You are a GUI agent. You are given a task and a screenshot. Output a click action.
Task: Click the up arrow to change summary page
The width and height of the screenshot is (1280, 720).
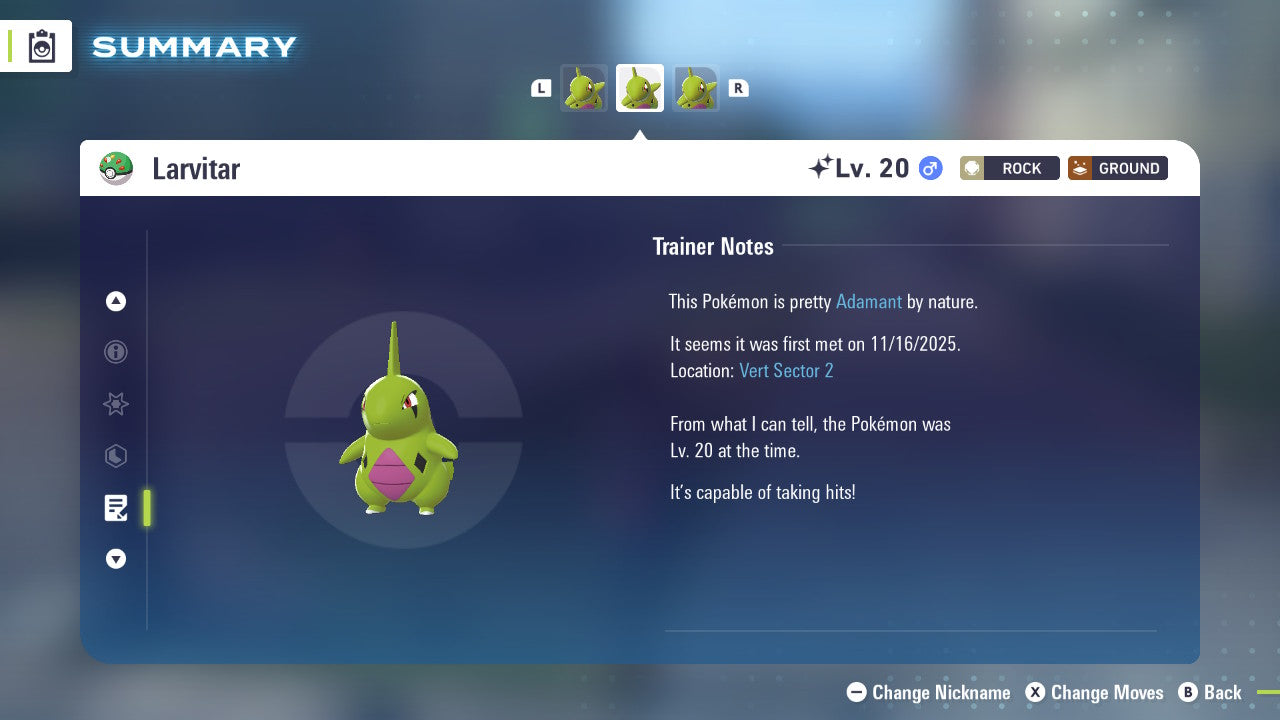(x=115, y=301)
